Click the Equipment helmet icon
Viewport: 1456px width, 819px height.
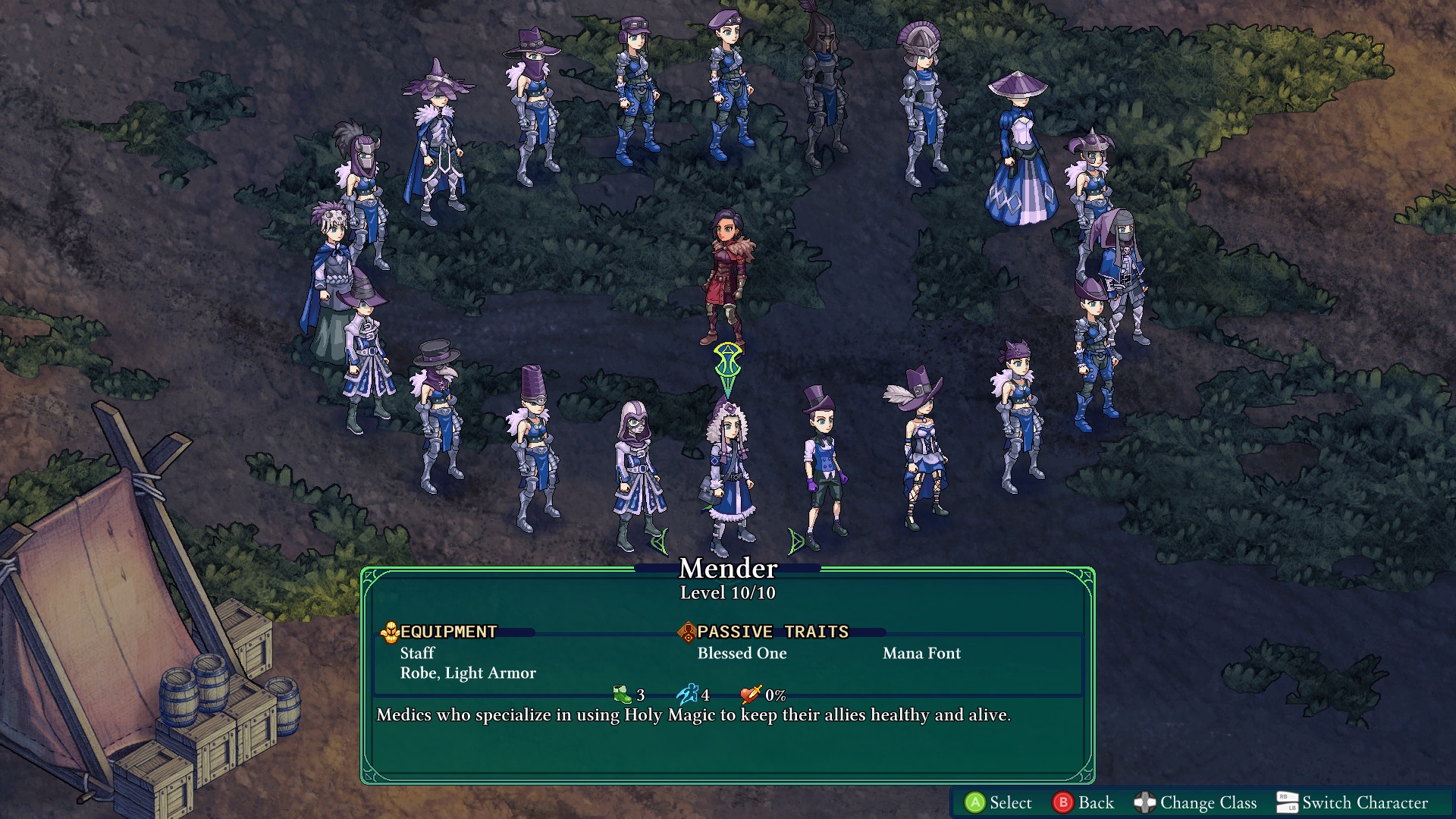[x=390, y=631]
